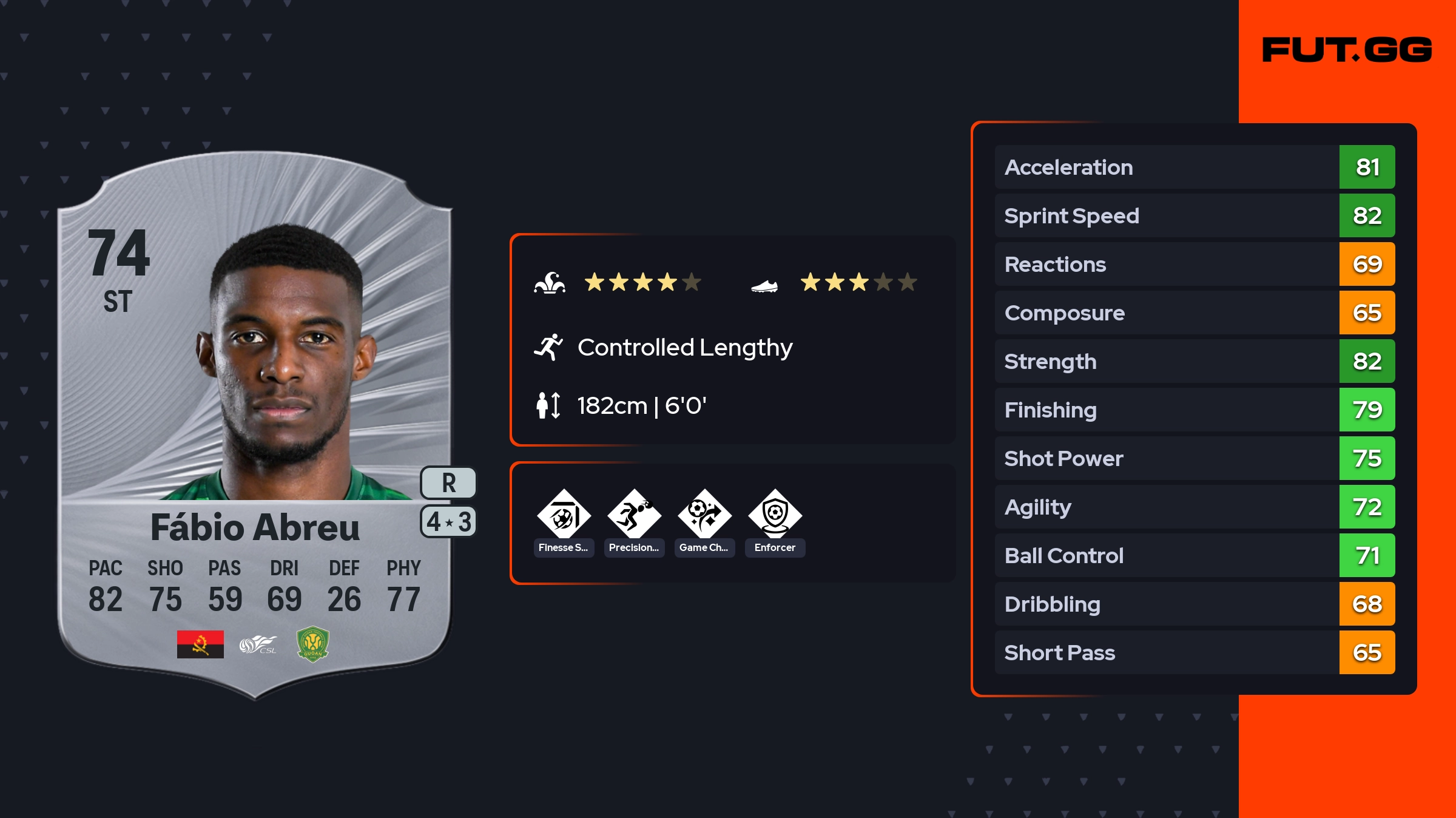Click the R role badge beside card

tap(448, 483)
